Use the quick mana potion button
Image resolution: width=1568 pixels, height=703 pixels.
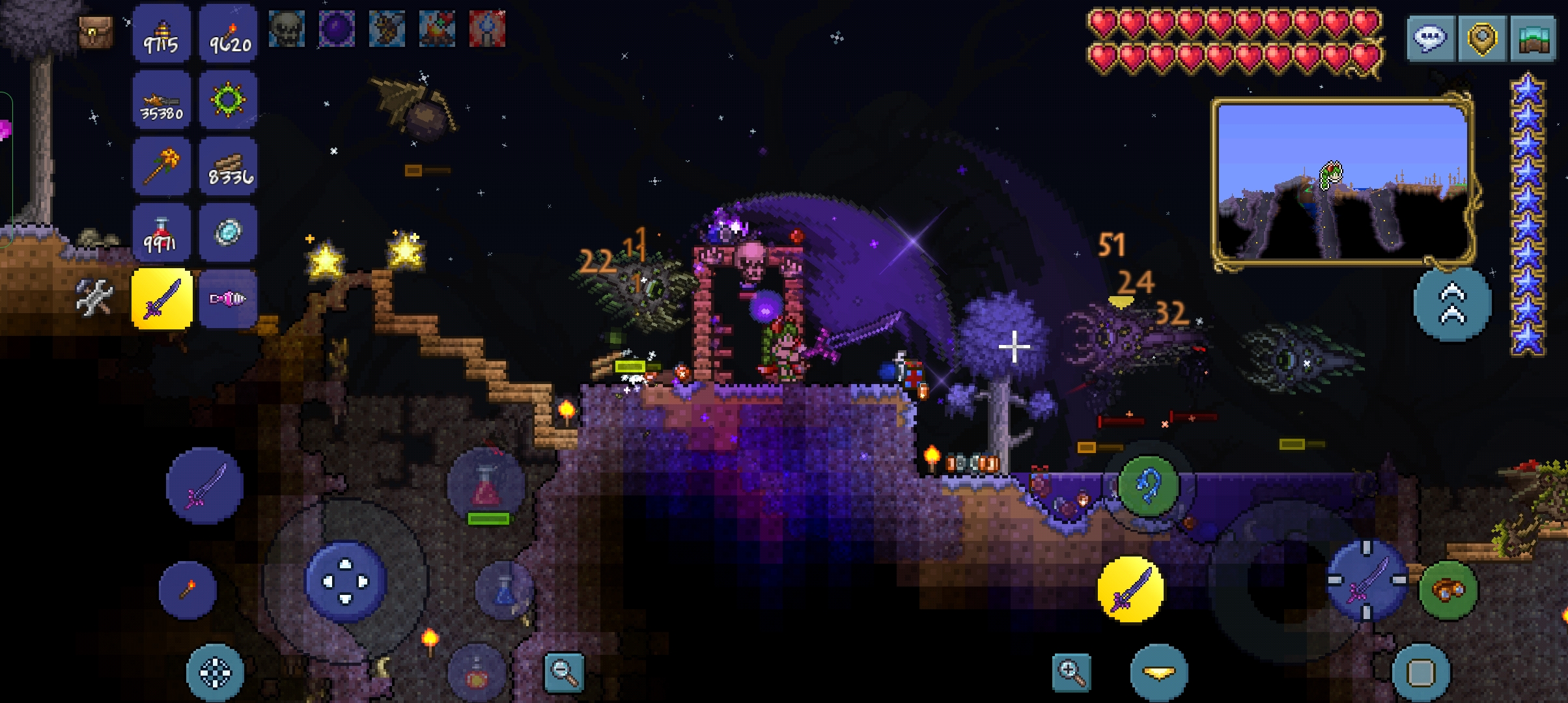point(505,590)
